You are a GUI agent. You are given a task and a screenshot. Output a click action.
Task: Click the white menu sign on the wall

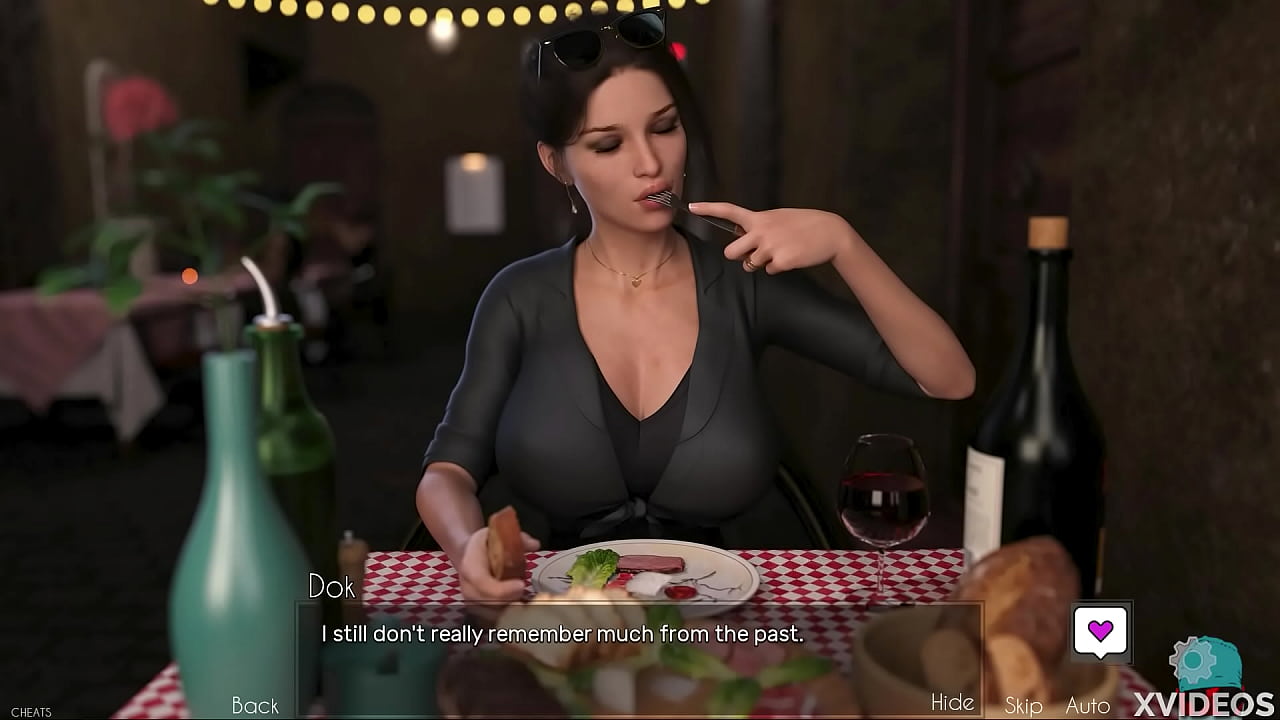[x=473, y=195]
